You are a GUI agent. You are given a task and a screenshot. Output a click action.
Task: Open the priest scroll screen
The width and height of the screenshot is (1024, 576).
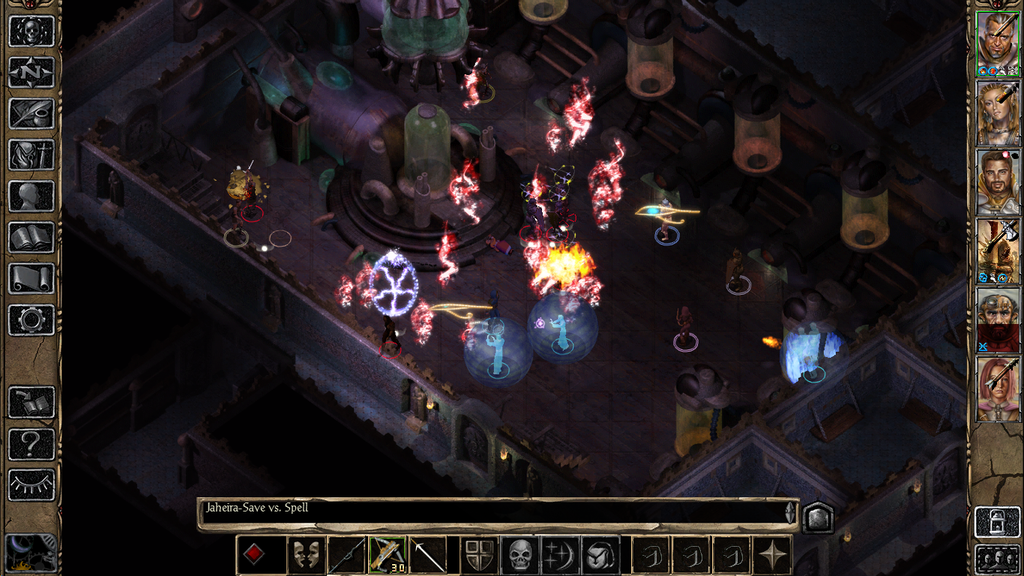point(31,278)
